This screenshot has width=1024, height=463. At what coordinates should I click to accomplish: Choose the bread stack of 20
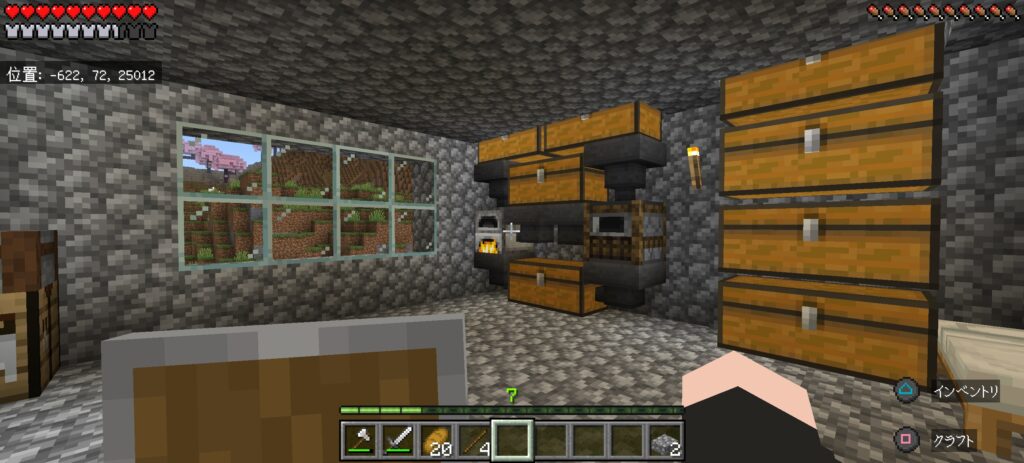437,440
